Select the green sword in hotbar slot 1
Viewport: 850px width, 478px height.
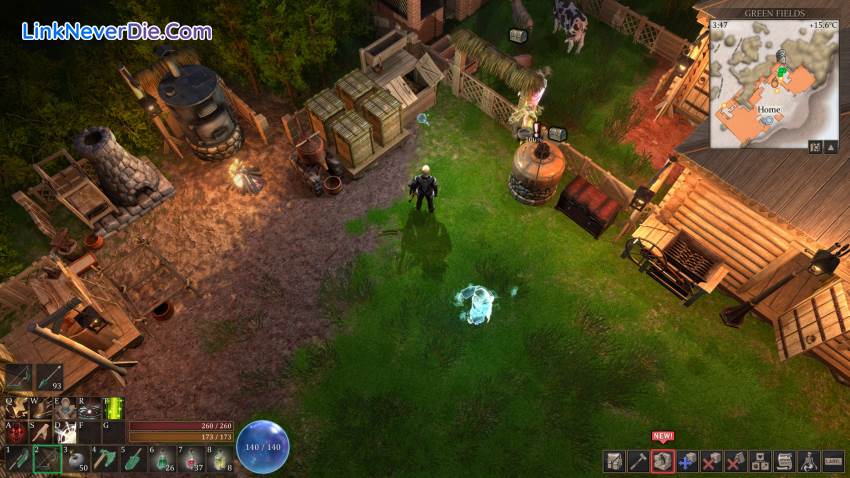pos(17,460)
